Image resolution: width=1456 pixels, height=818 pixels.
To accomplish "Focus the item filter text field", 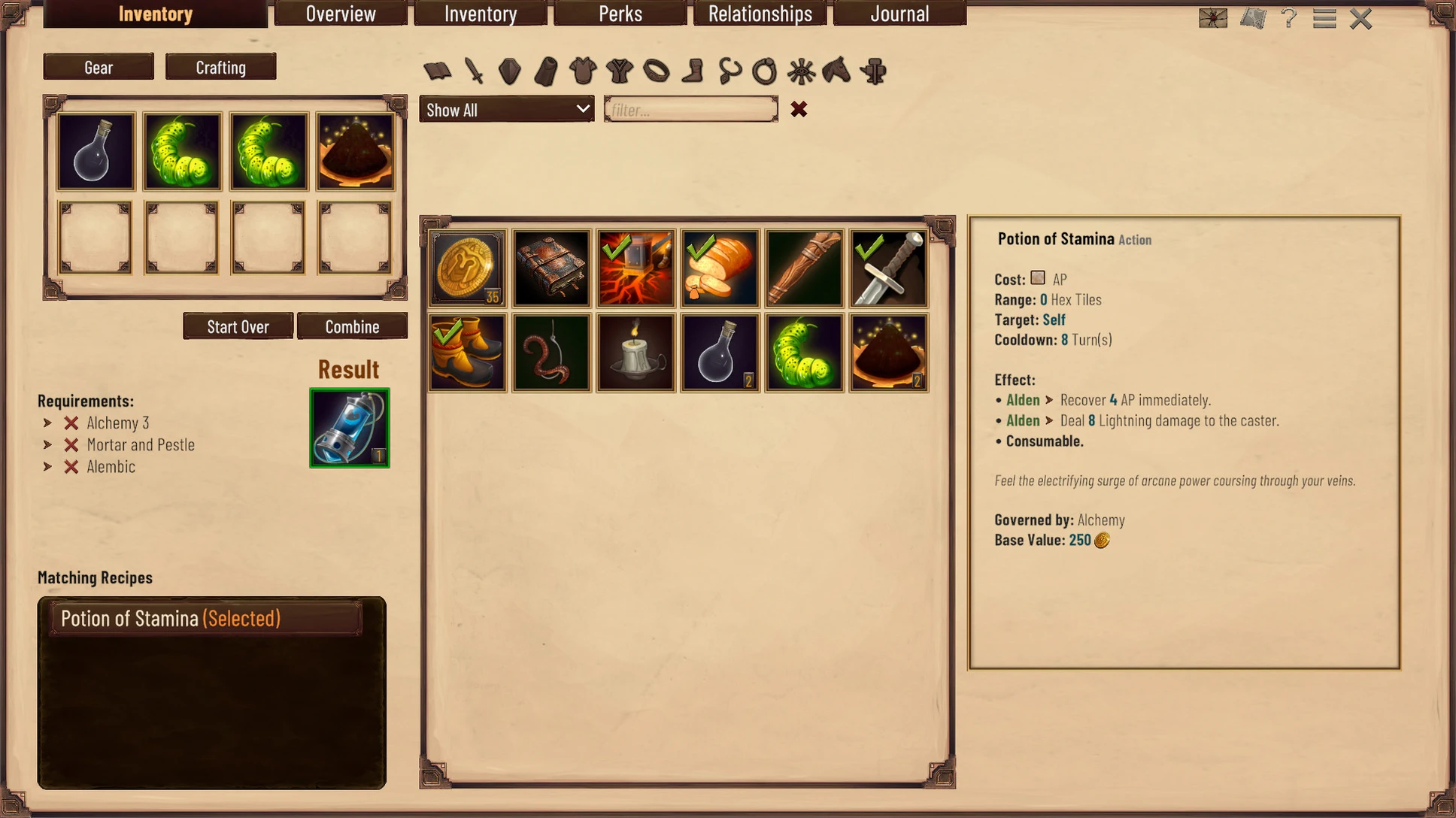I will pos(690,110).
